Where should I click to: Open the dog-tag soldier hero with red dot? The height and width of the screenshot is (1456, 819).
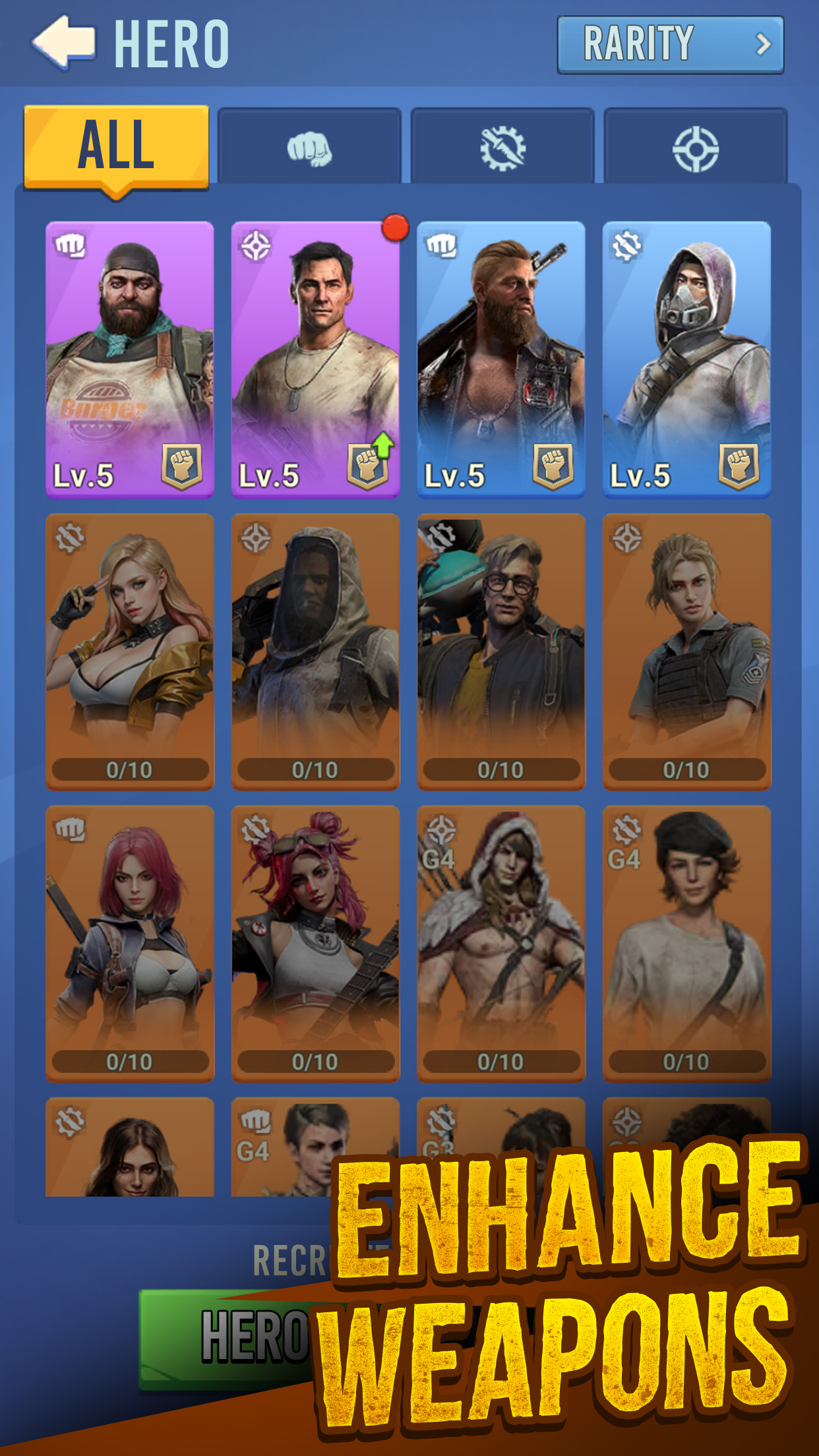(x=315, y=359)
